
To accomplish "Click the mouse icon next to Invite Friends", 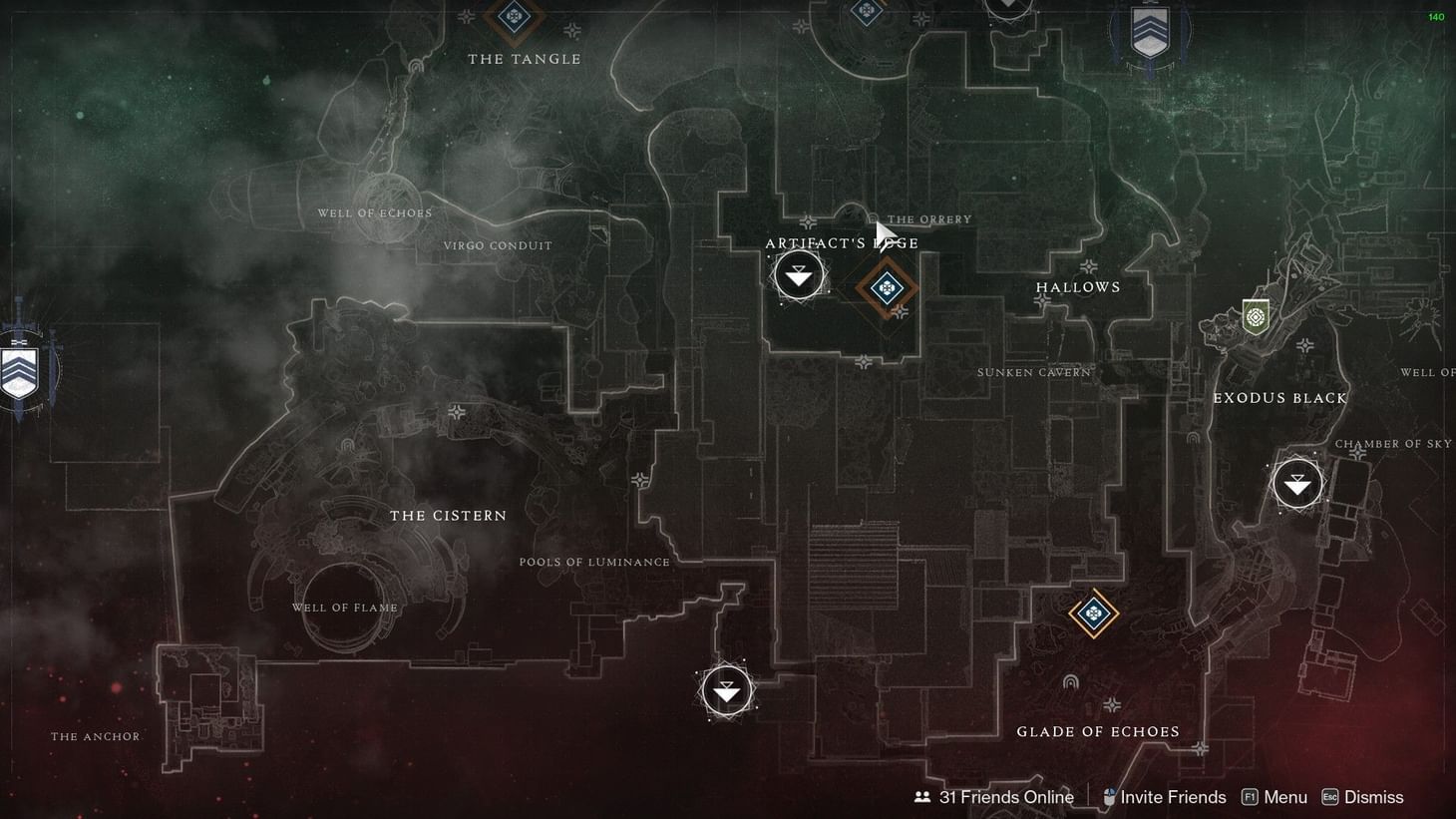I will tap(1108, 797).
